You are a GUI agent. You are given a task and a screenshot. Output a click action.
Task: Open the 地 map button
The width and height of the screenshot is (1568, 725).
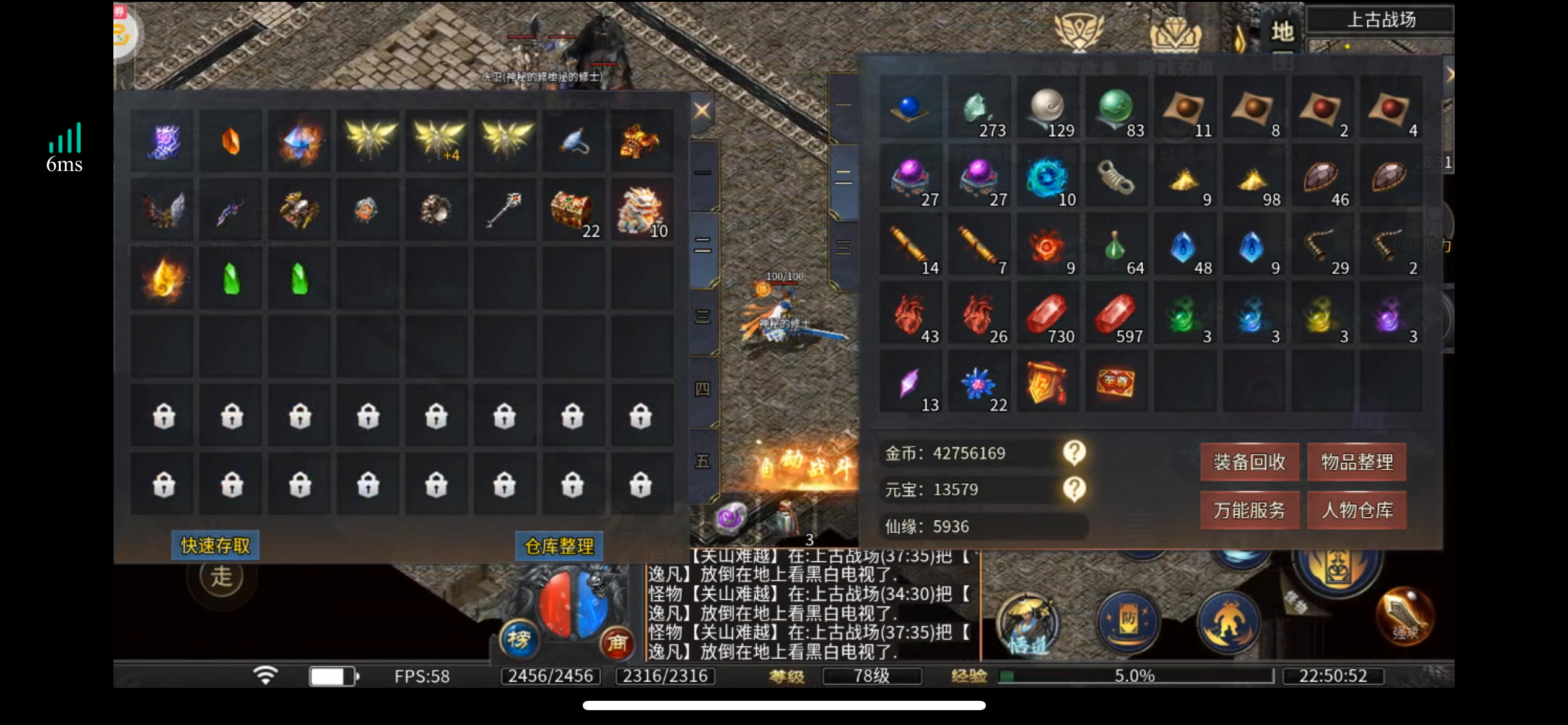coord(1282,31)
